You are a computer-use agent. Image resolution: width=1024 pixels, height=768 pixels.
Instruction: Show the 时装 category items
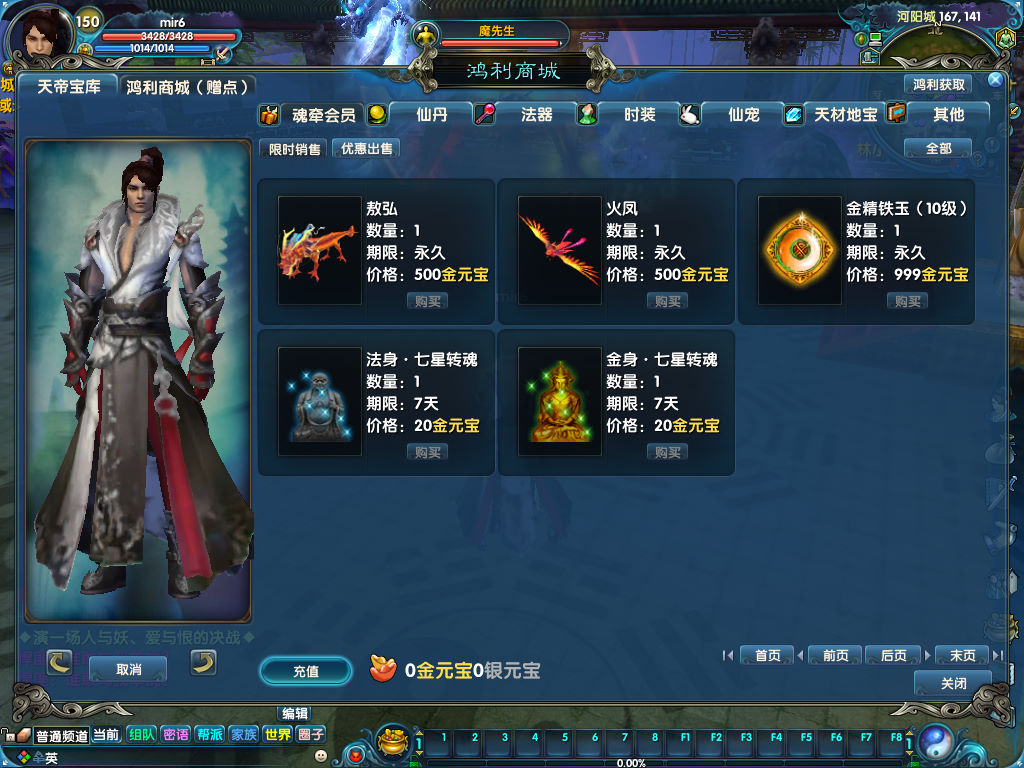click(x=639, y=115)
